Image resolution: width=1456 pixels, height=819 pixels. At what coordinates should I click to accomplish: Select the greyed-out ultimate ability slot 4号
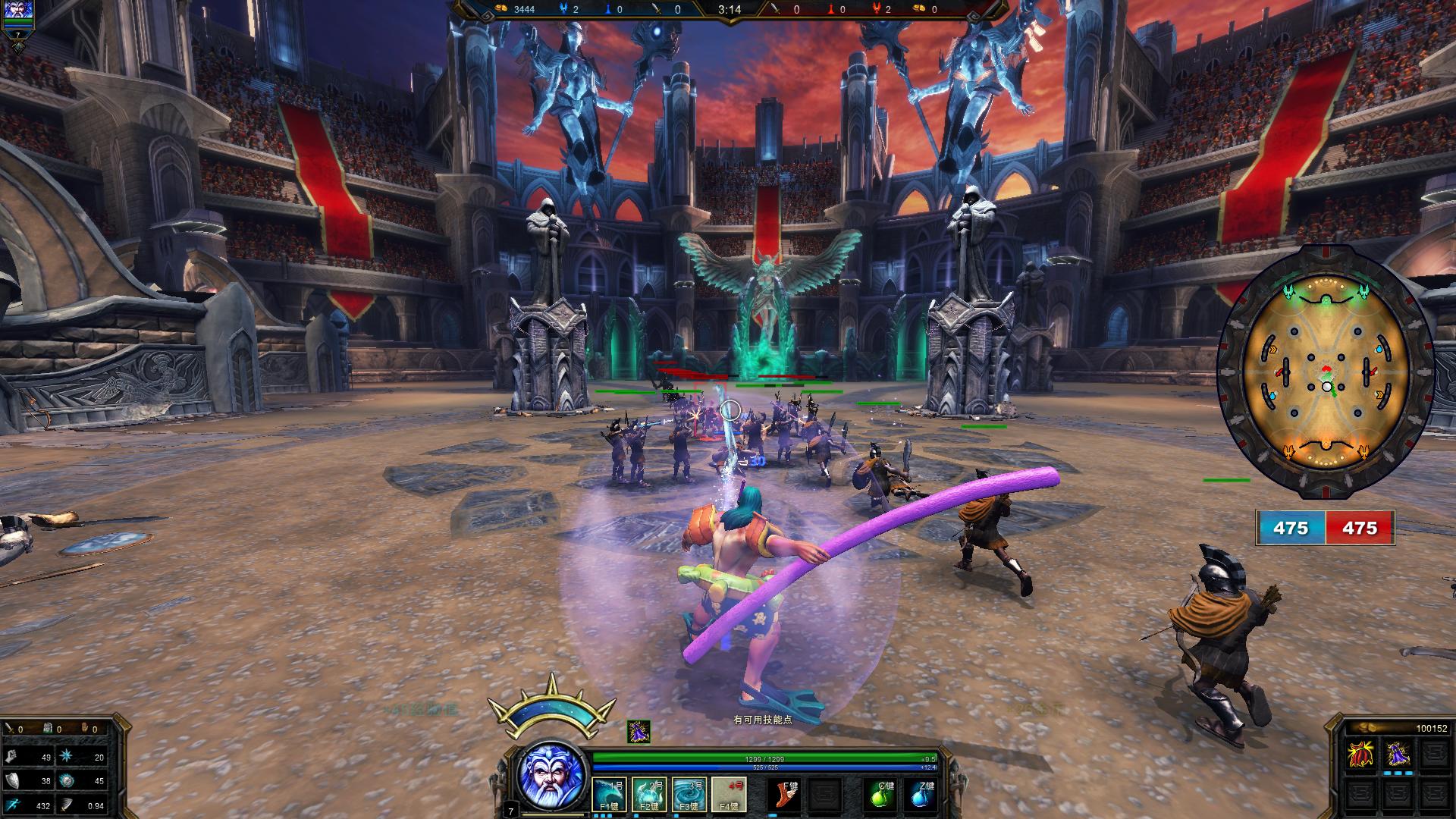click(x=729, y=794)
